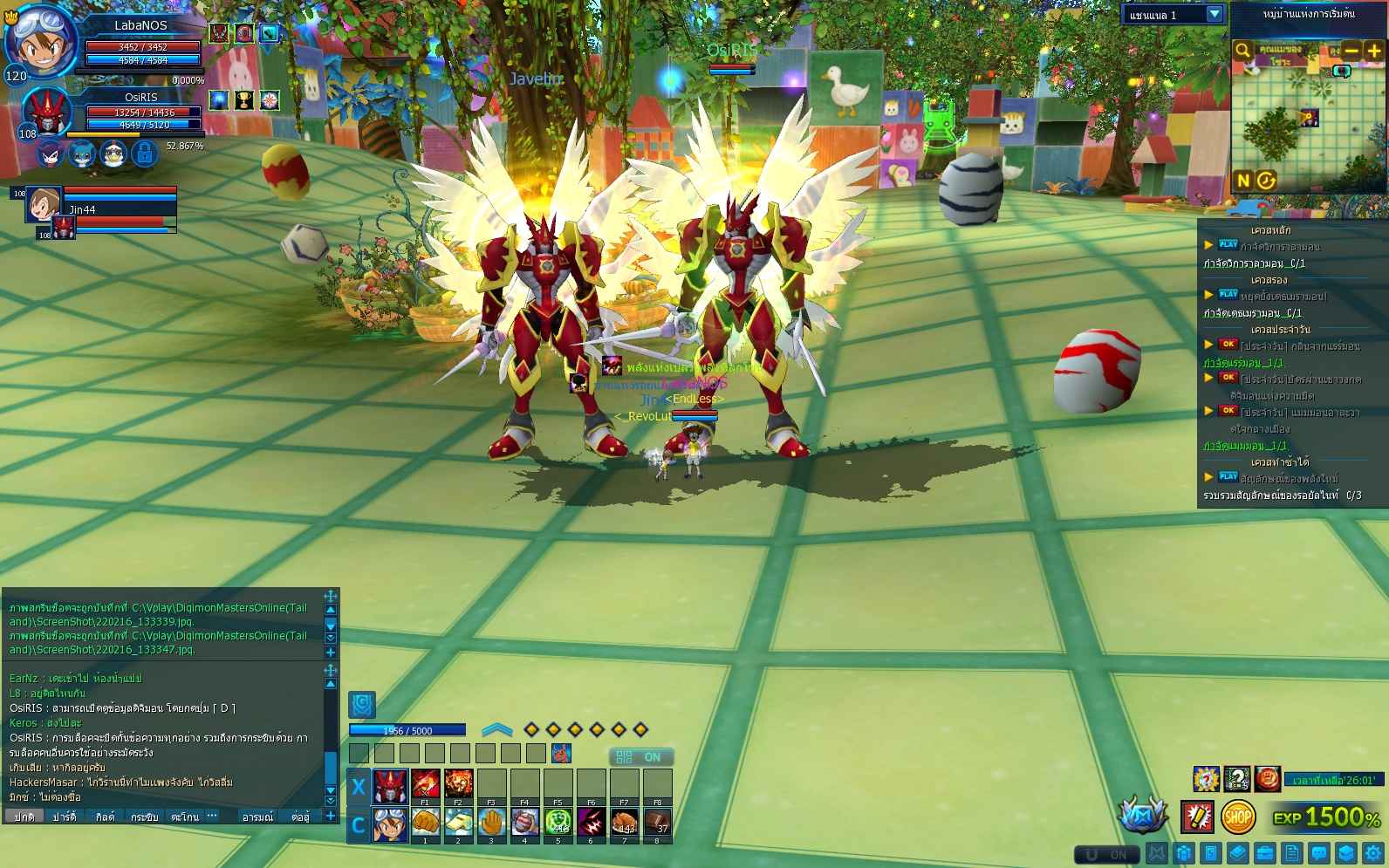Viewport: 1389px width, 868px height.
Task: Open the briefcase inventory icon
Action: (x=1265, y=853)
